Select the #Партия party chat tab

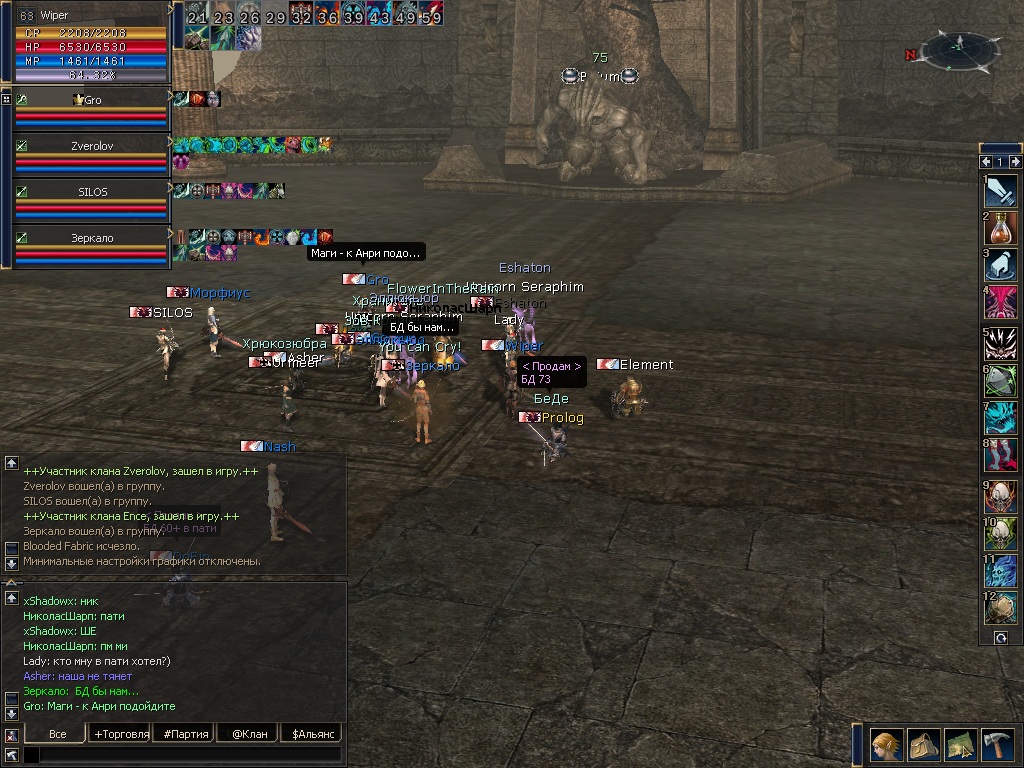coord(186,734)
